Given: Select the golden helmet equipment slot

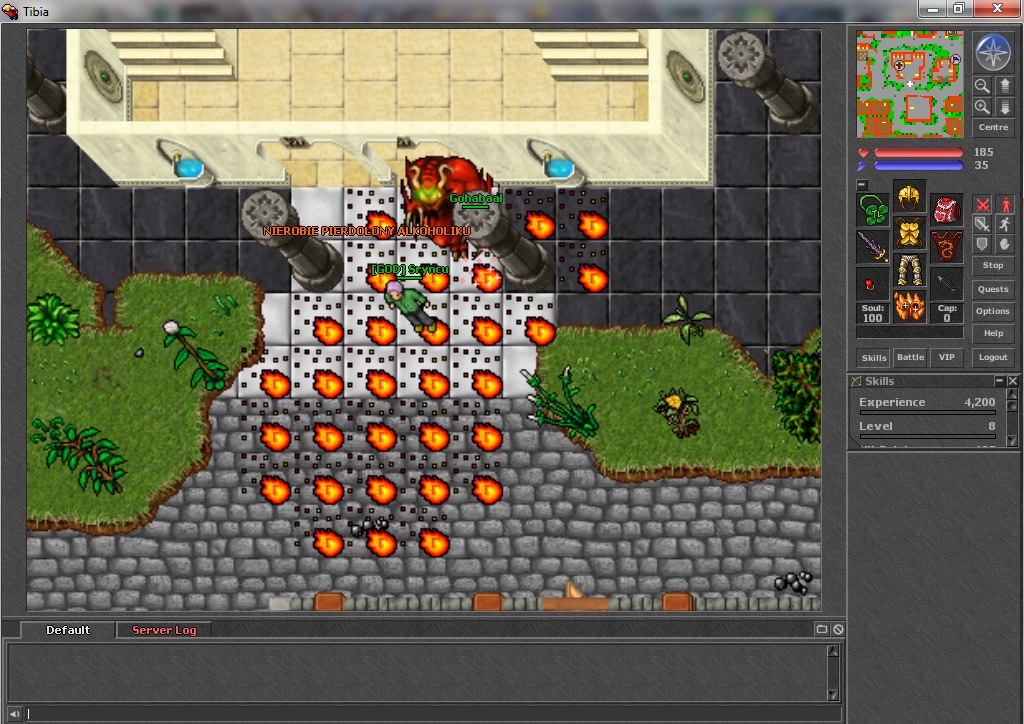Looking at the screenshot, I should [909, 197].
